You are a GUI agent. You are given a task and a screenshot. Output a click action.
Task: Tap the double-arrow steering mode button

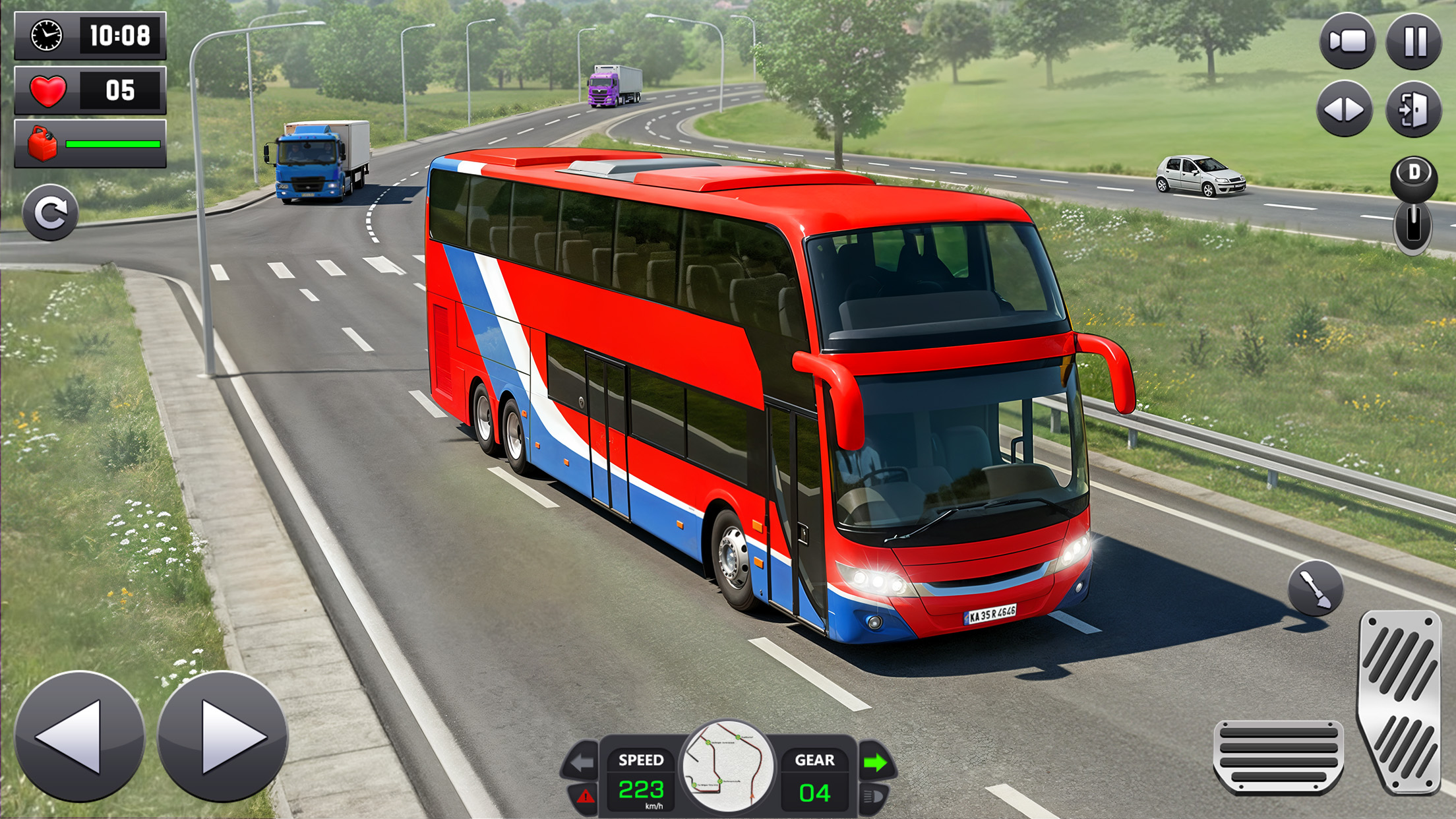coord(1345,109)
